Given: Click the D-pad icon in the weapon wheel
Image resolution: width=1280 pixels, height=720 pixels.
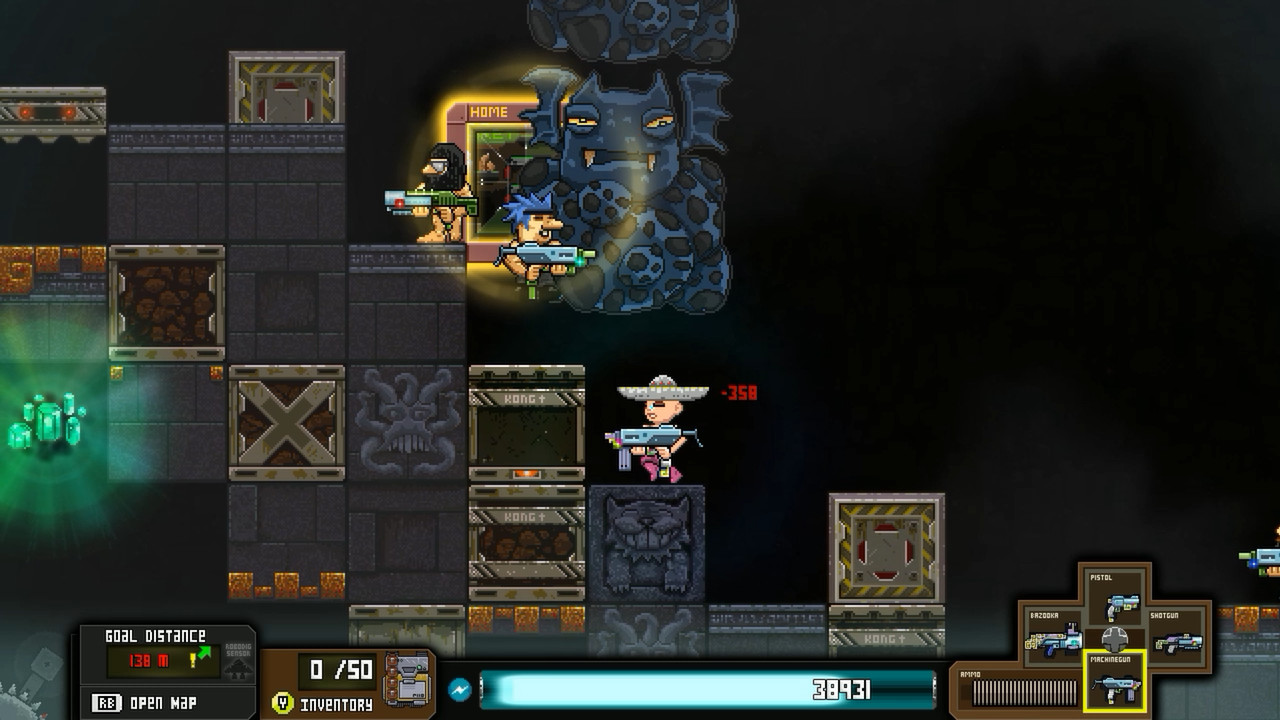Looking at the screenshot, I should coord(1116,640).
